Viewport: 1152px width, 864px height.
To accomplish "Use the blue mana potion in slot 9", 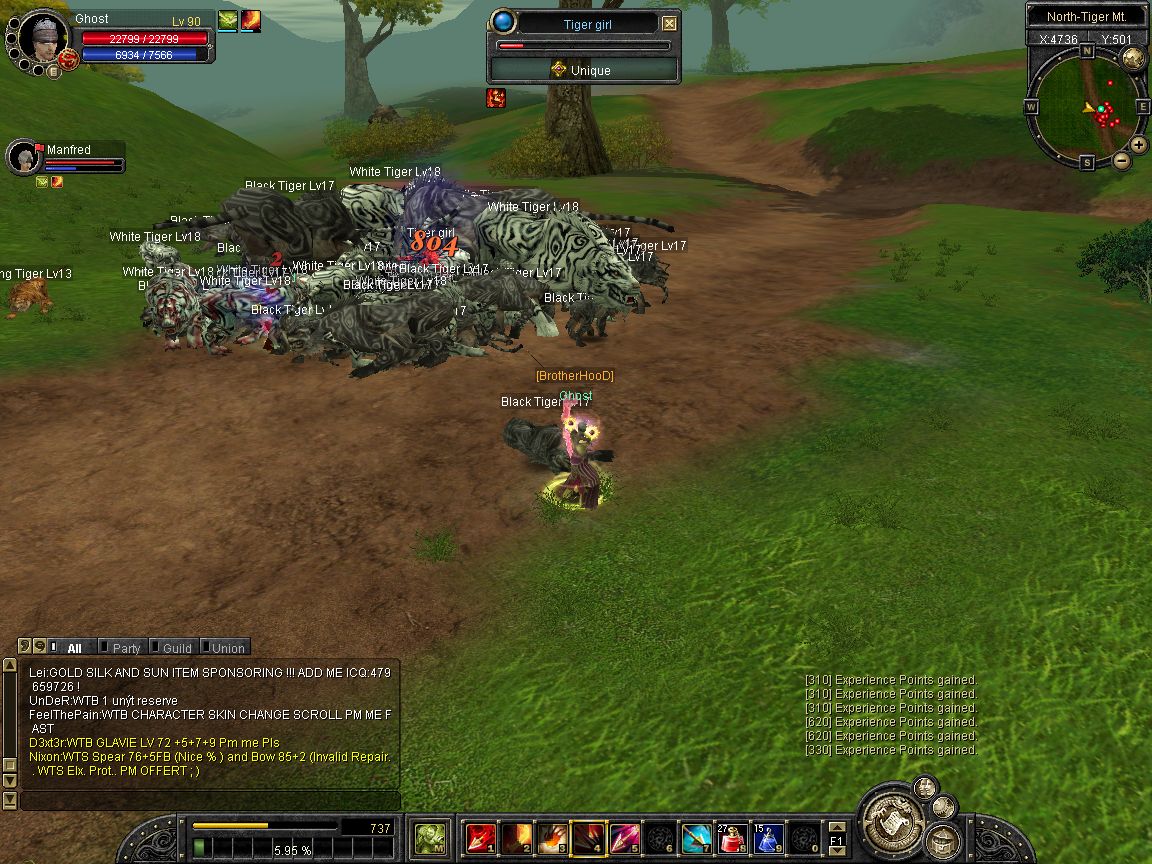I will (x=768, y=838).
